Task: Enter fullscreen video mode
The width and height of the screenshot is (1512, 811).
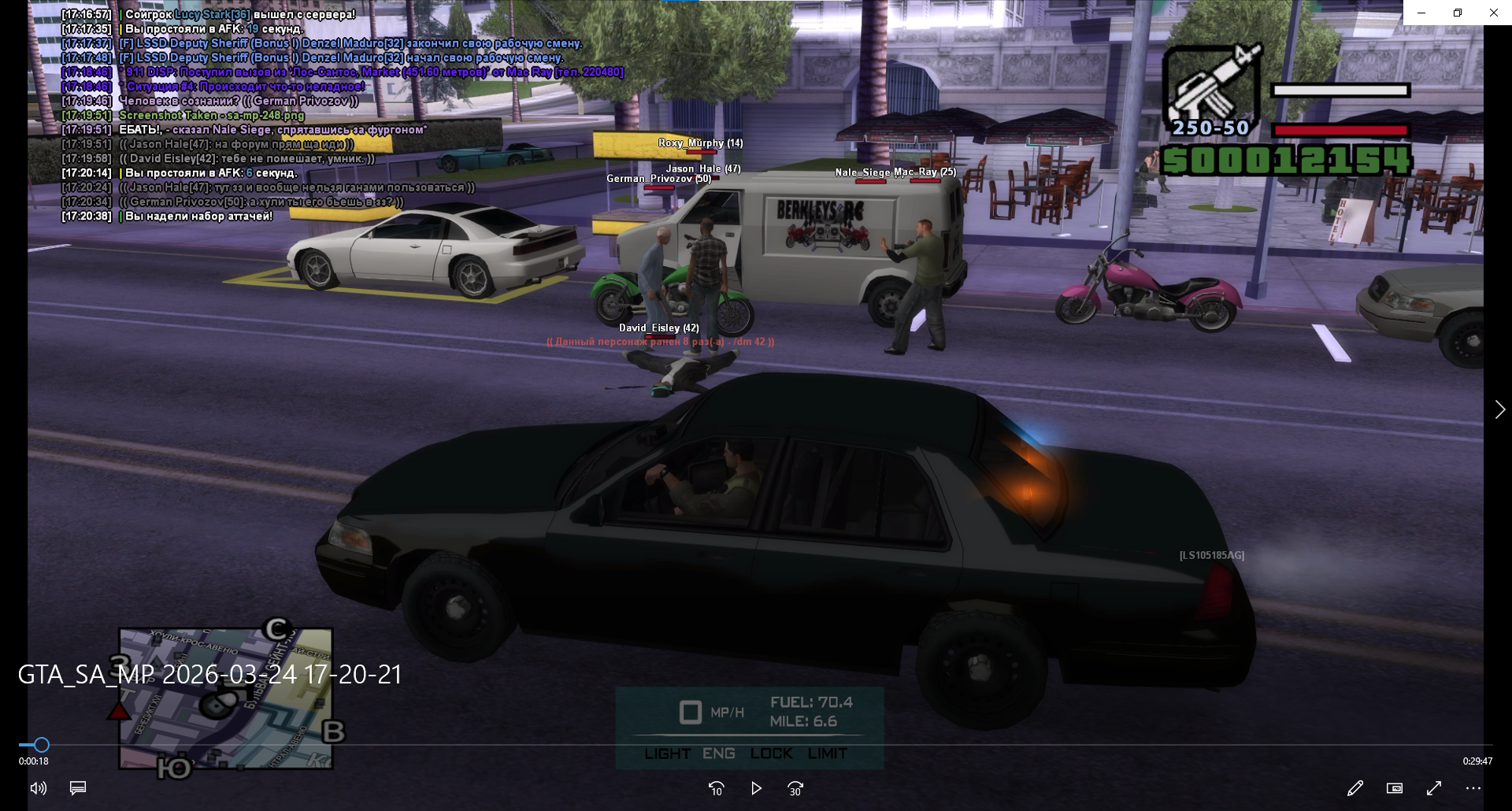Action: point(1434,788)
